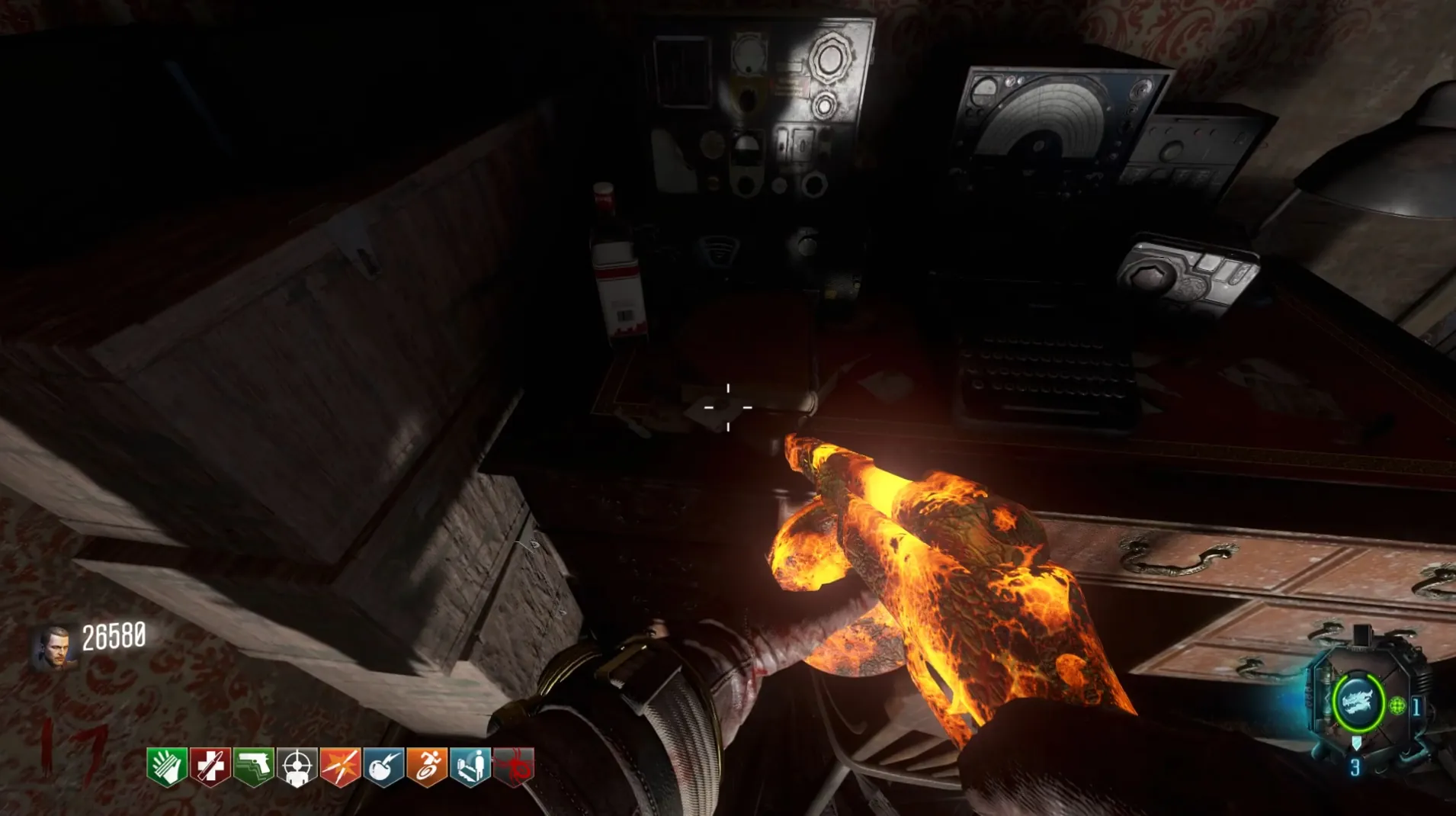The image size is (1456, 816).
Task: Choose the blue Quick Revive perk icon
Action: [470, 766]
